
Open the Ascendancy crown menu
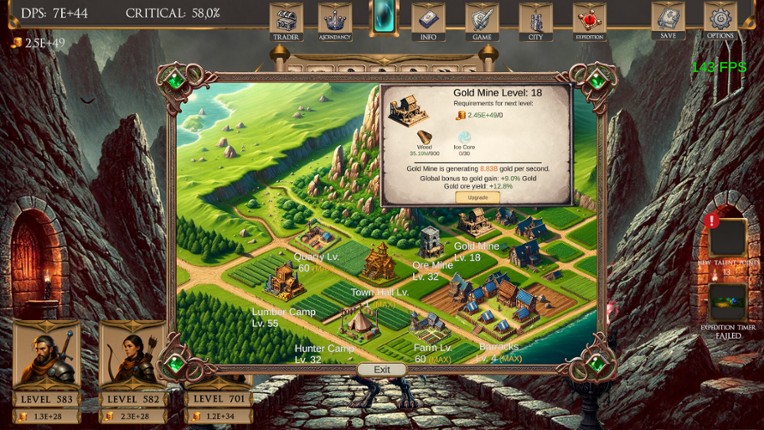point(335,20)
